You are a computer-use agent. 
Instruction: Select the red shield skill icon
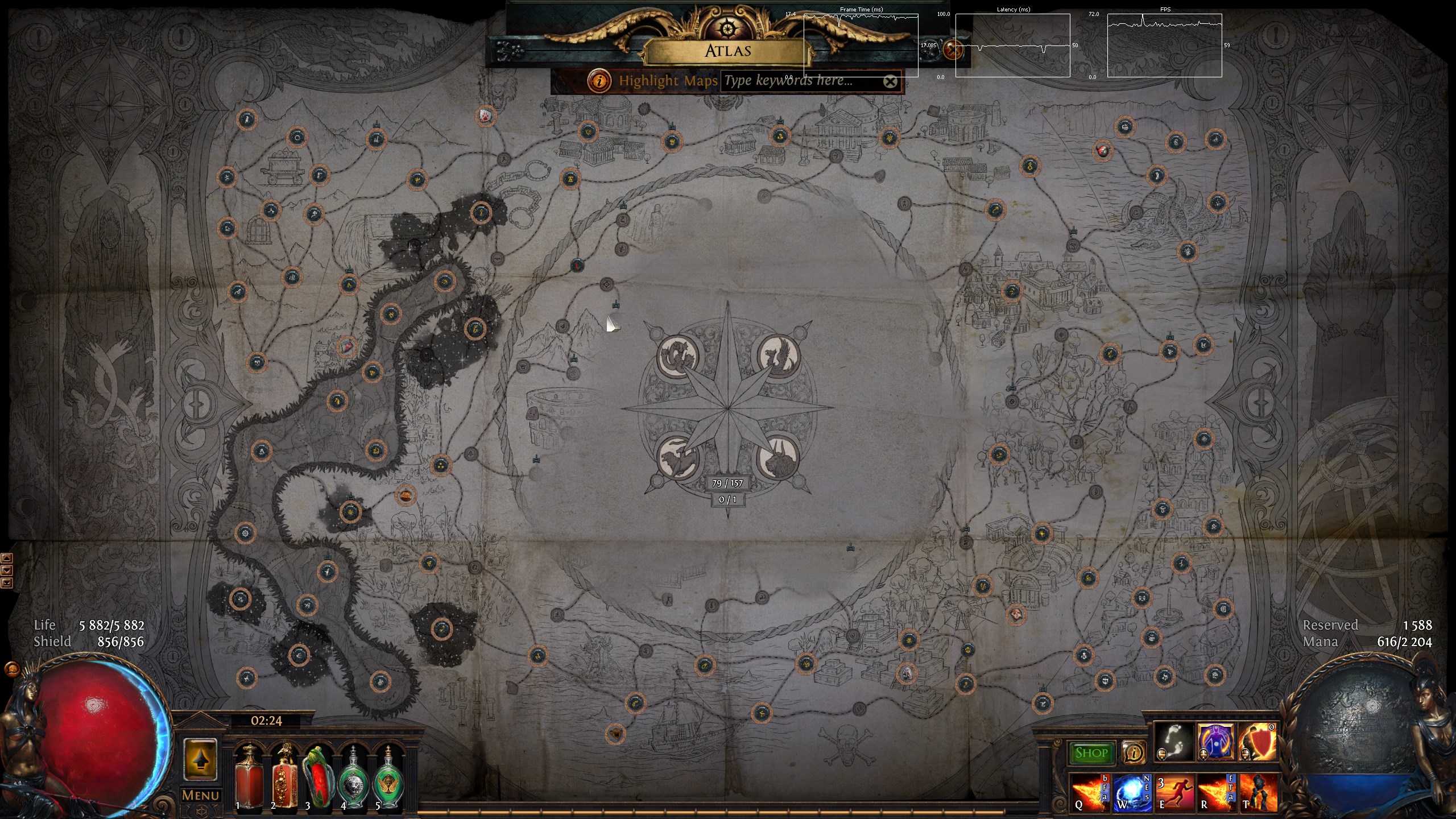pyautogui.click(x=1258, y=742)
